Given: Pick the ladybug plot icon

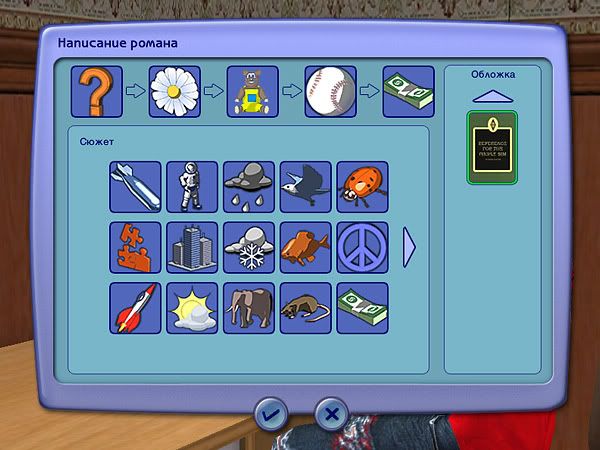Looking at the screenshot, I should 362,186.
